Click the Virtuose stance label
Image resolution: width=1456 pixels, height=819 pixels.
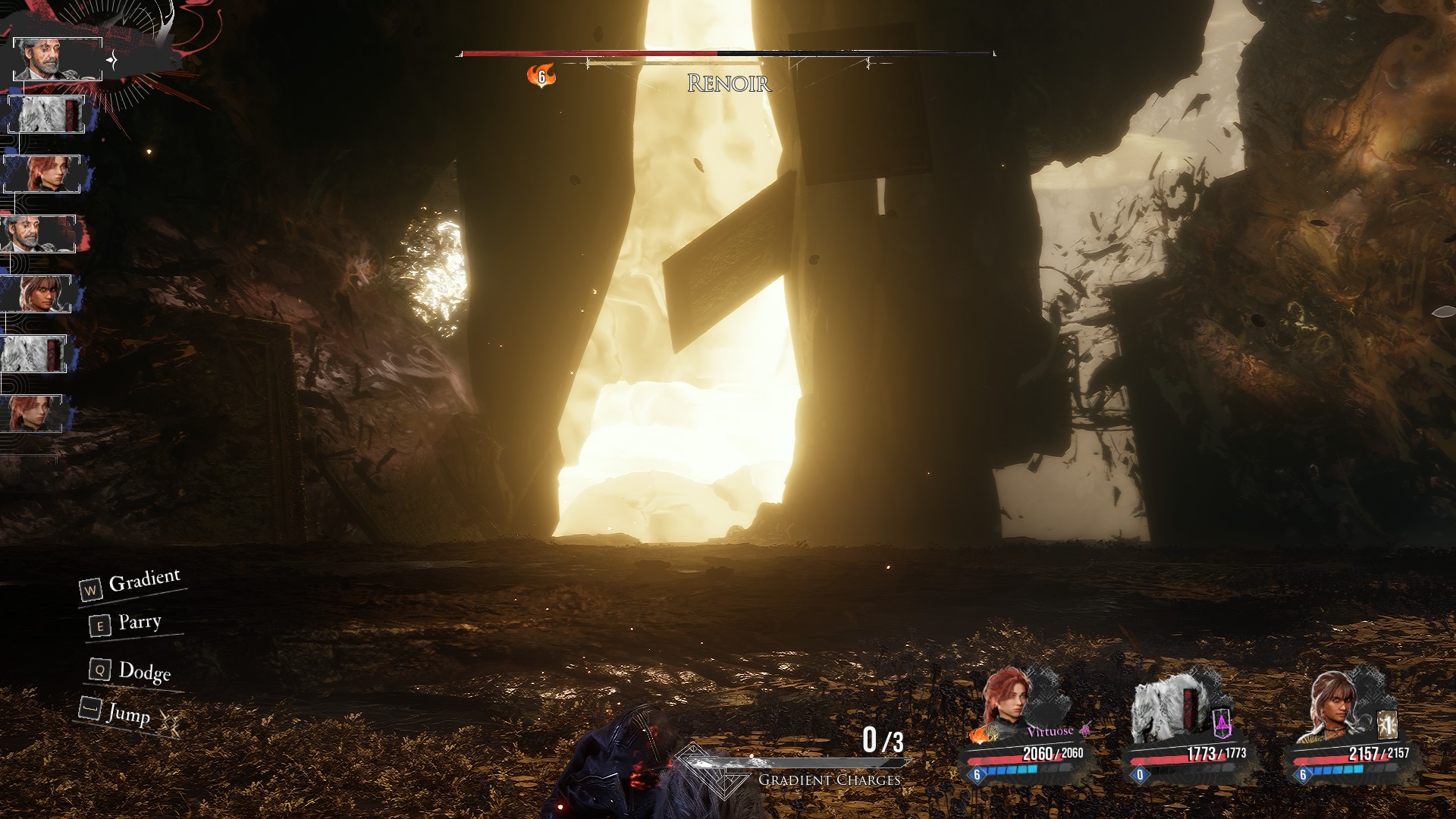point(1050,732)
